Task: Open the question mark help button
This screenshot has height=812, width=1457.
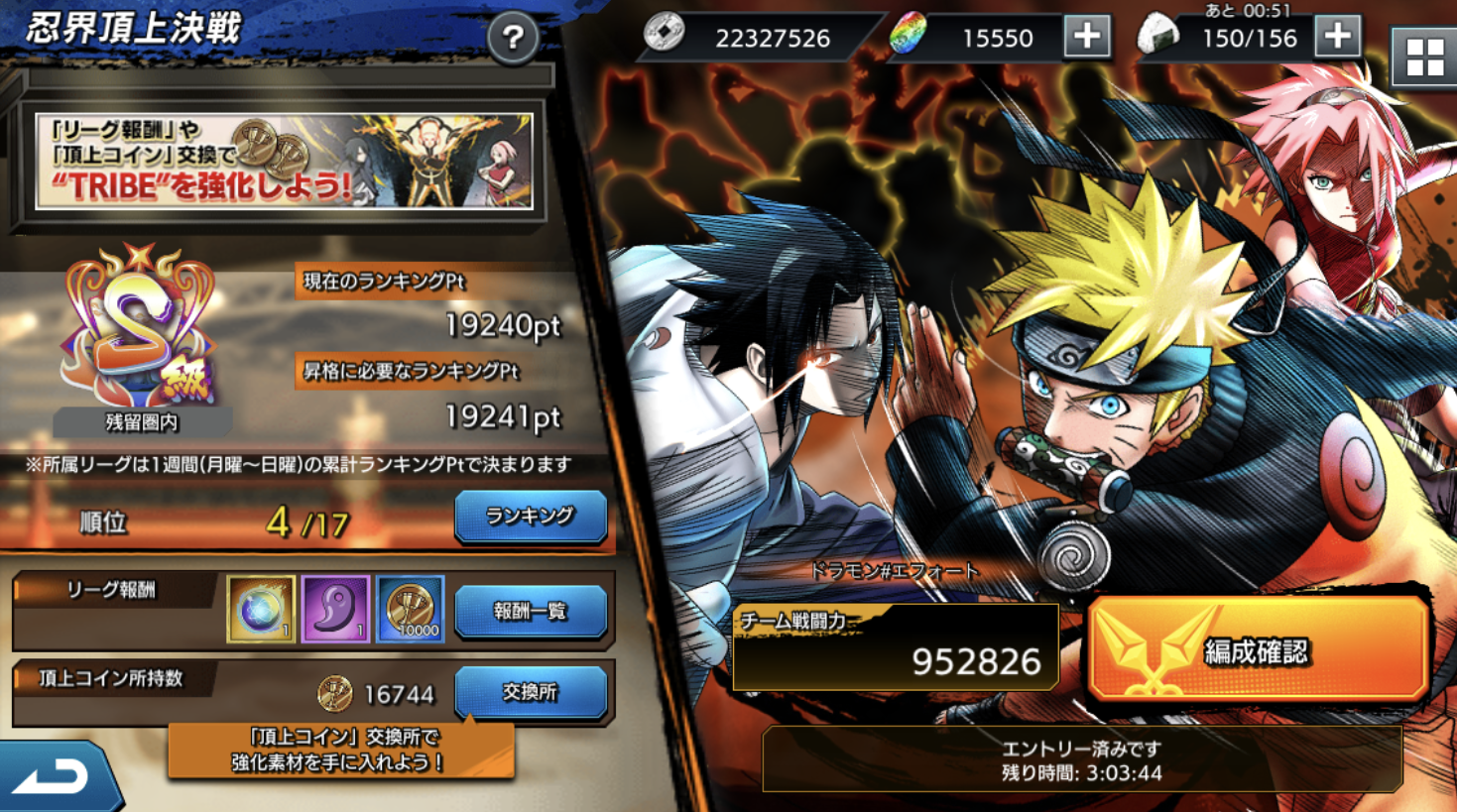Action: click(513, 39)
